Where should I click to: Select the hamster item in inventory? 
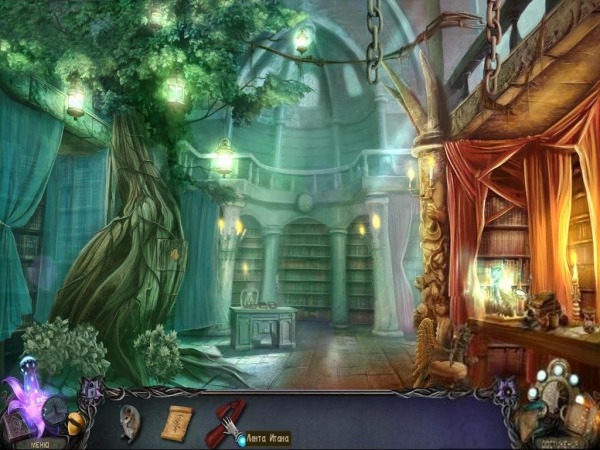click(129, 419)
